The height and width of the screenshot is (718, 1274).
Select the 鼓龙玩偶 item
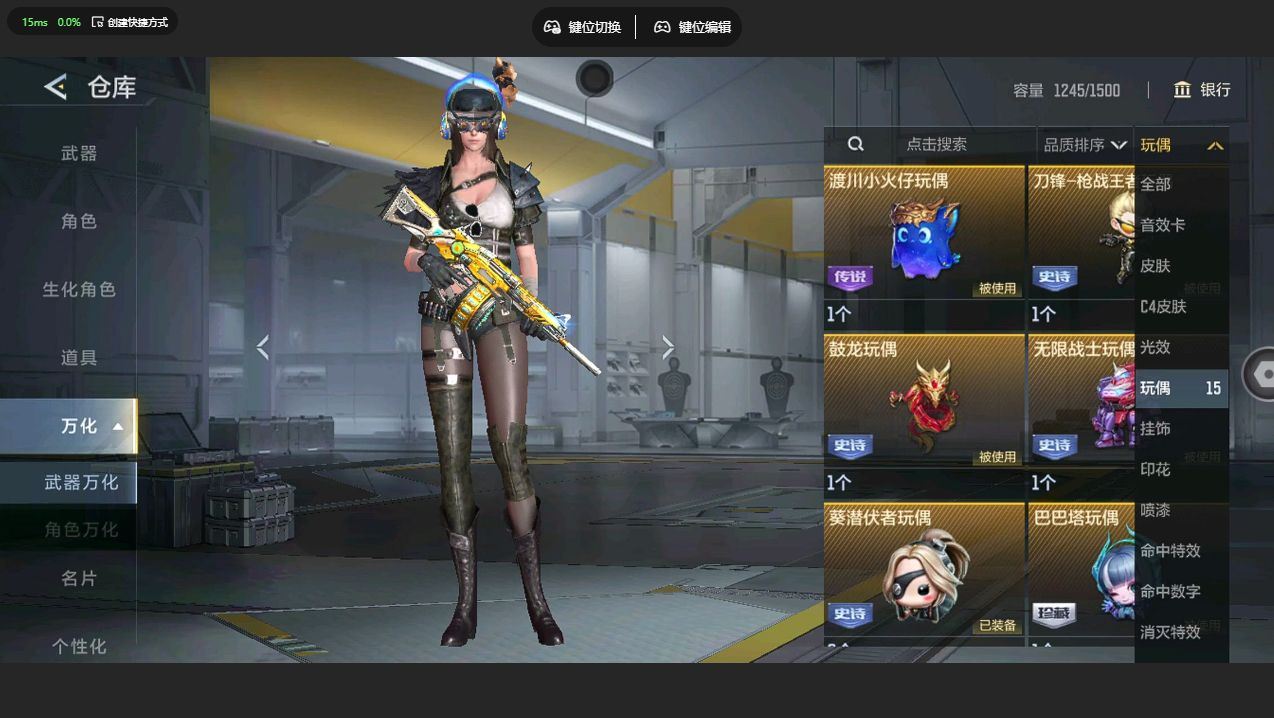pos(923,403)
